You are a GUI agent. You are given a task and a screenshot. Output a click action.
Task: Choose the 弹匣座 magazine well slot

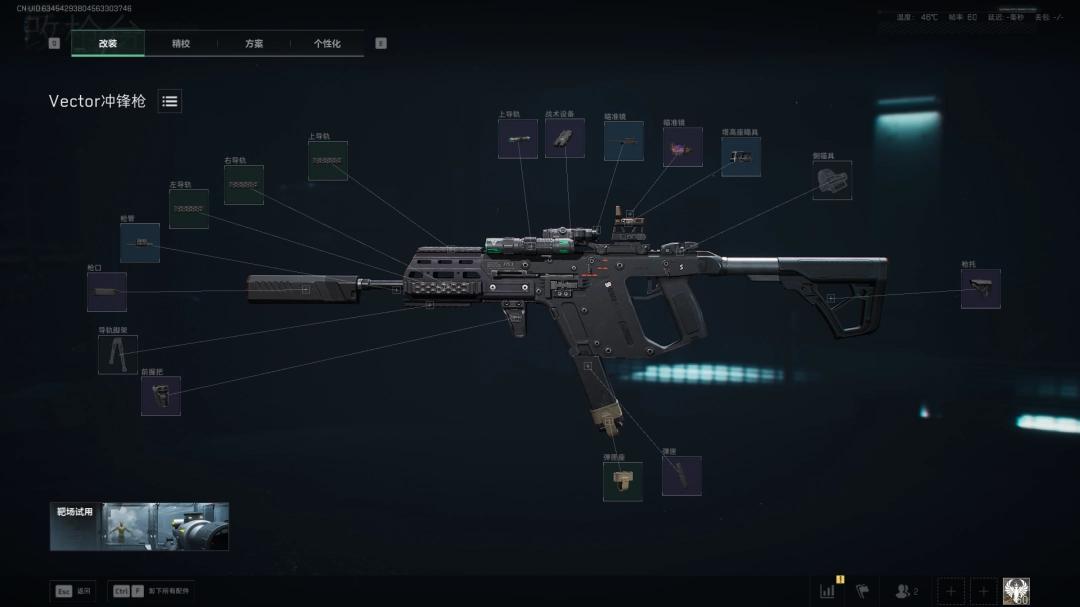tap(622, 481)
